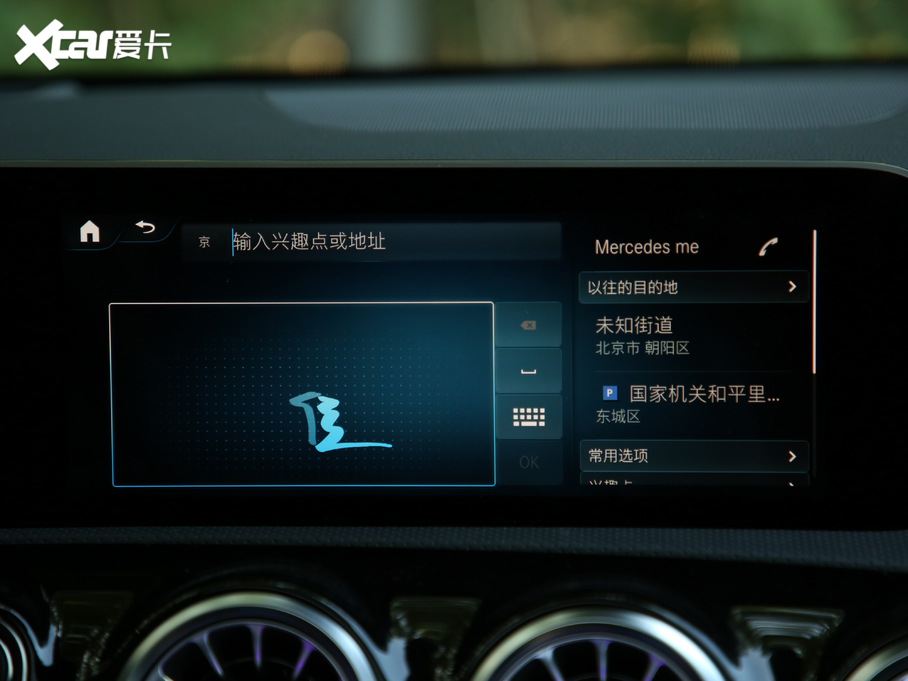Choose the 国家机关和平里 parking destination
Image resolution: width=908 pixels, height=681 pixels.
pos(693,403)
